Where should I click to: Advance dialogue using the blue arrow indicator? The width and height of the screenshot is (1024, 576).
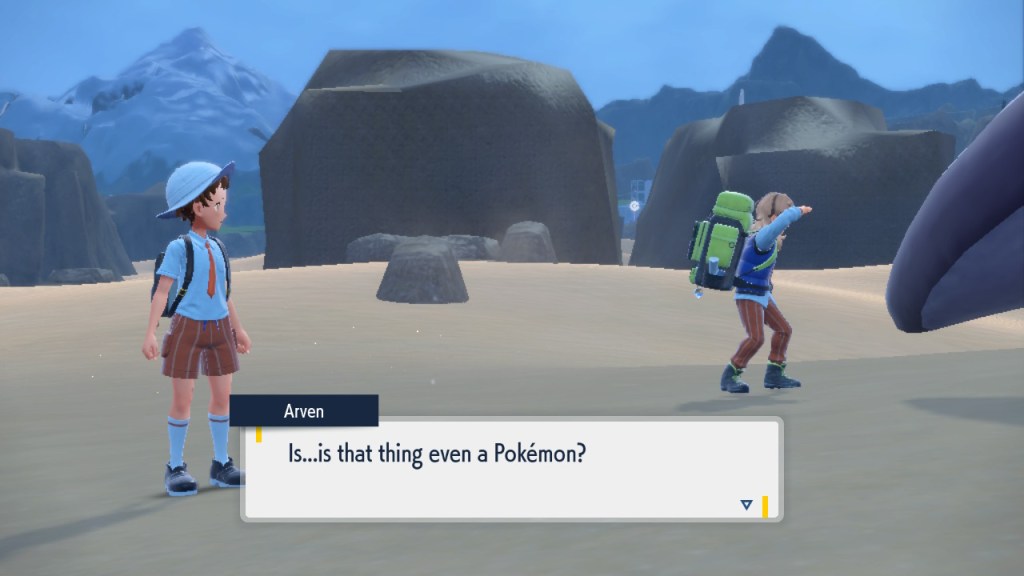tap(746, 505)
